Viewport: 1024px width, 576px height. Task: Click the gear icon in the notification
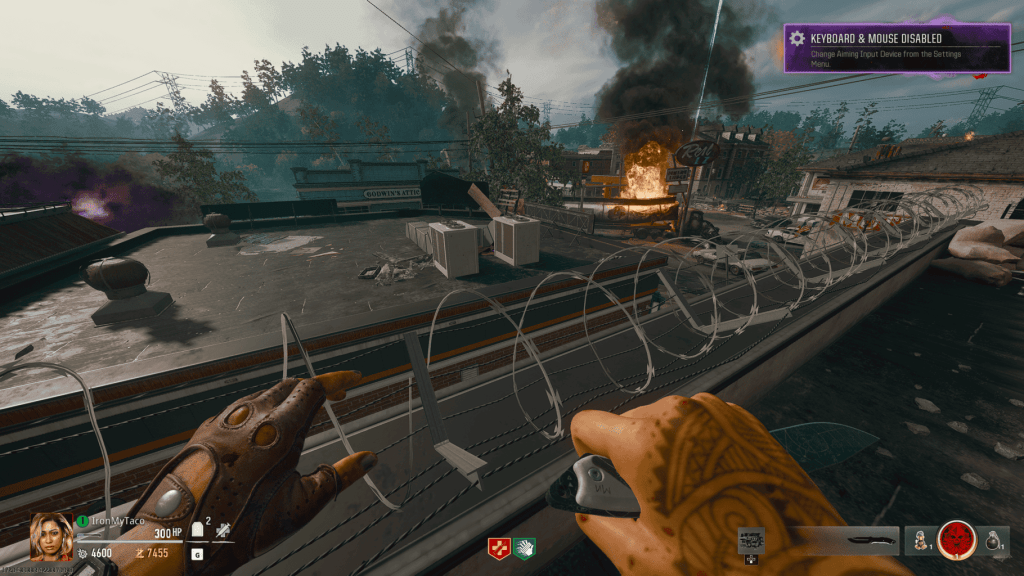797,39
